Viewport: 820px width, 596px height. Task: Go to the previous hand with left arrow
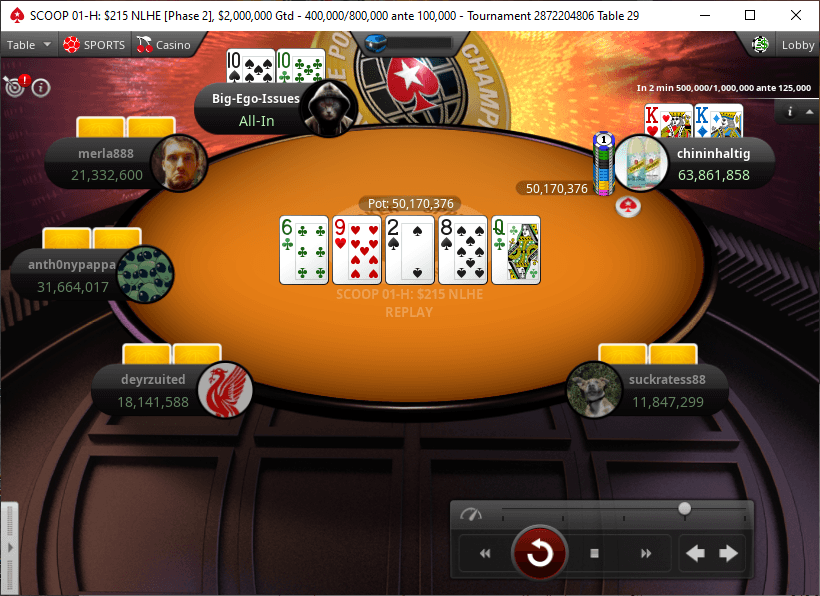(x=696, y=553)
